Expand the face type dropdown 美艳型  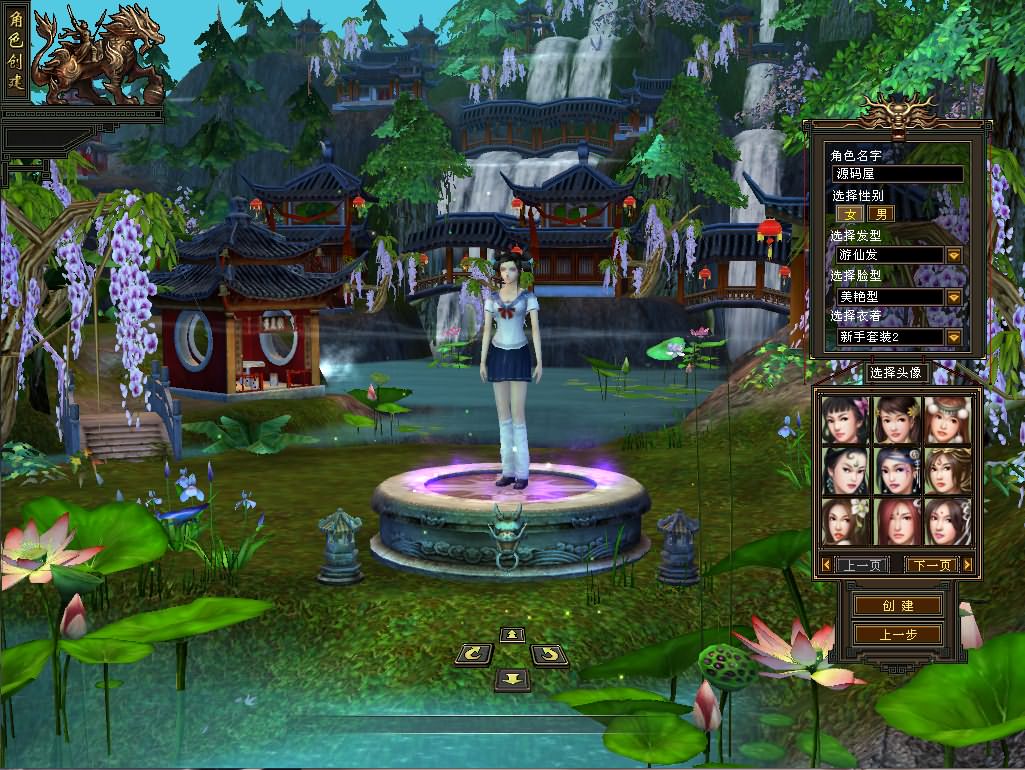(x=953, y=297)
